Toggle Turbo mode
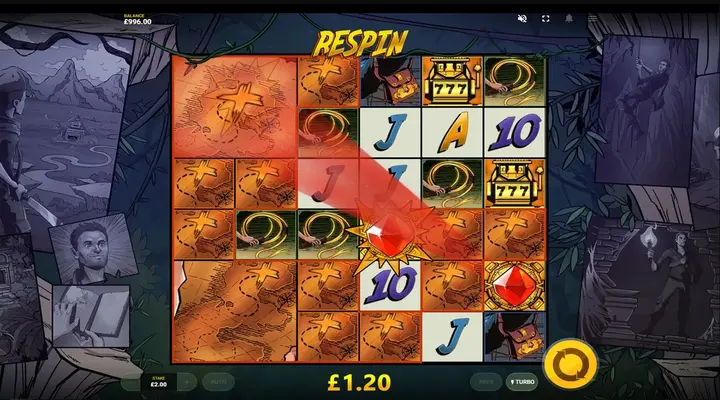 coord(521,381)
